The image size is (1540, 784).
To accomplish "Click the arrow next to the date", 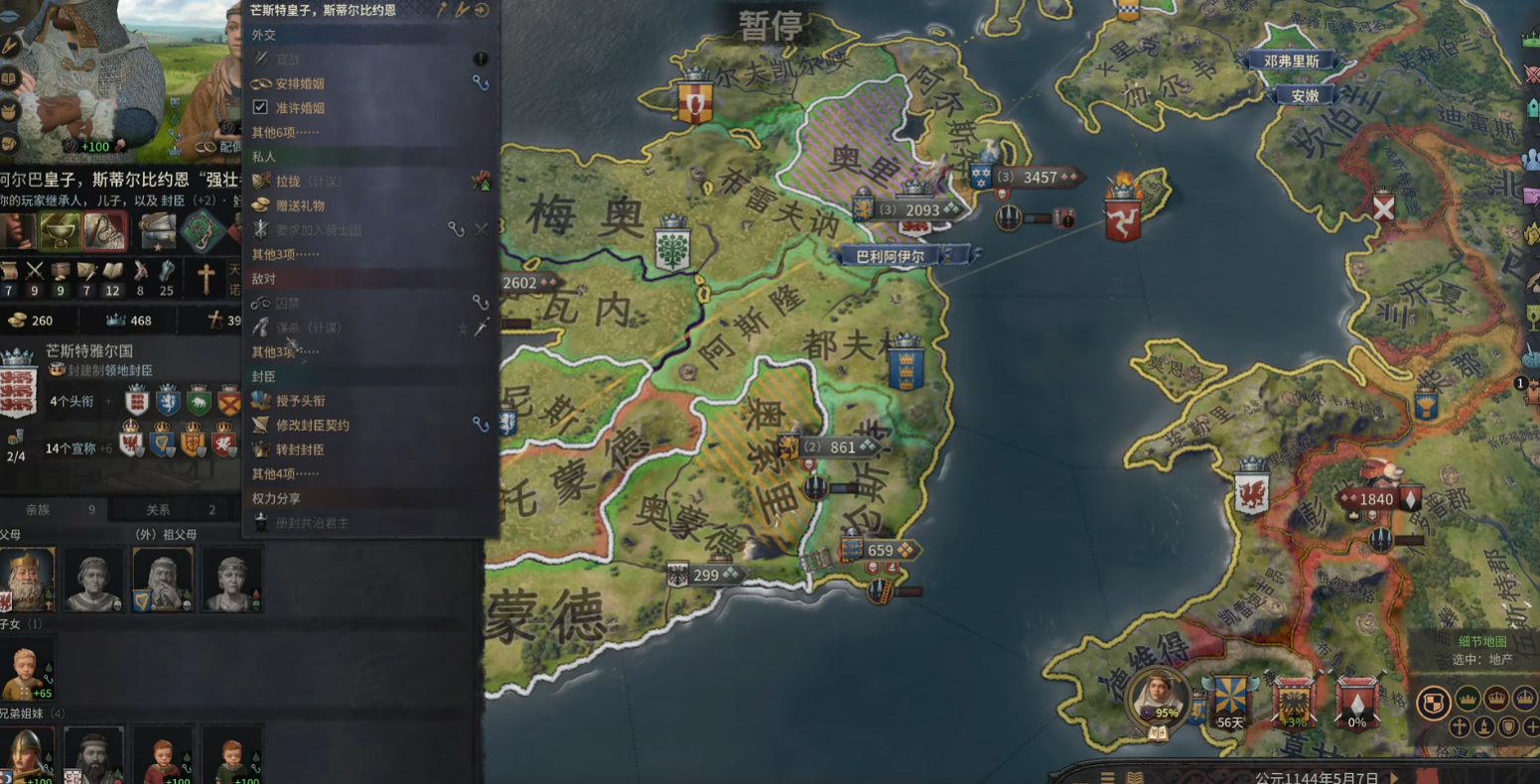I will [x=1393, y=777].
